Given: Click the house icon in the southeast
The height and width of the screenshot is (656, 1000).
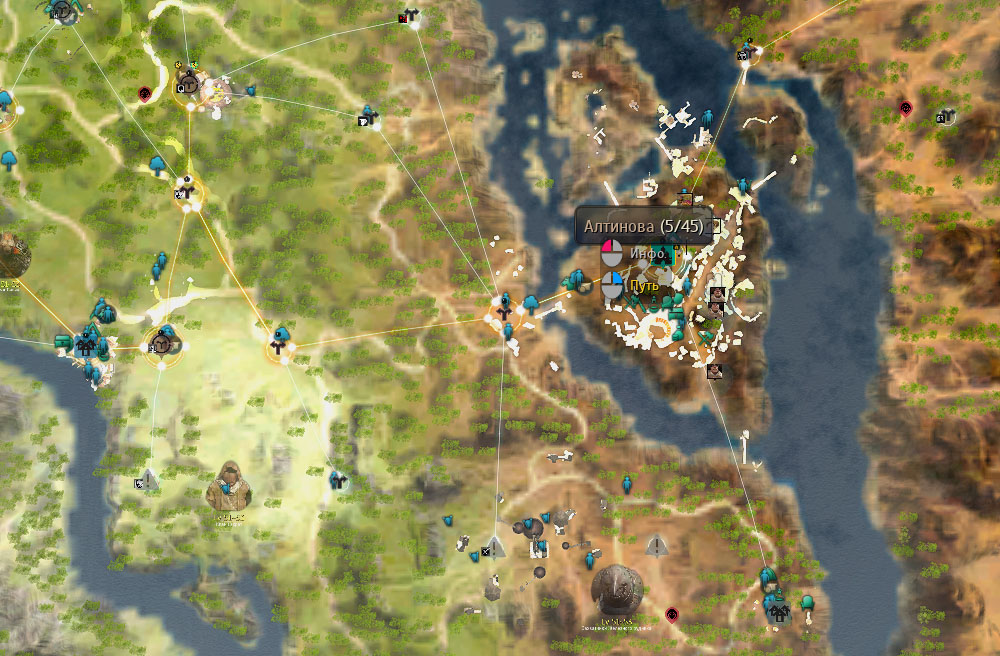Looking at the screenshot, I should 776,606.
